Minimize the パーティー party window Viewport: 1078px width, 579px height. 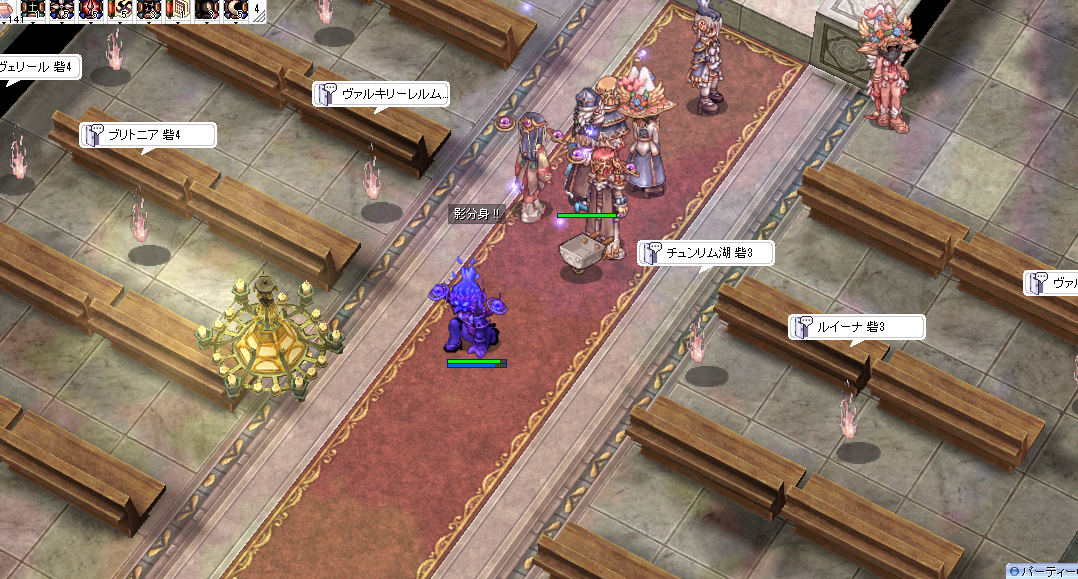1015,571
